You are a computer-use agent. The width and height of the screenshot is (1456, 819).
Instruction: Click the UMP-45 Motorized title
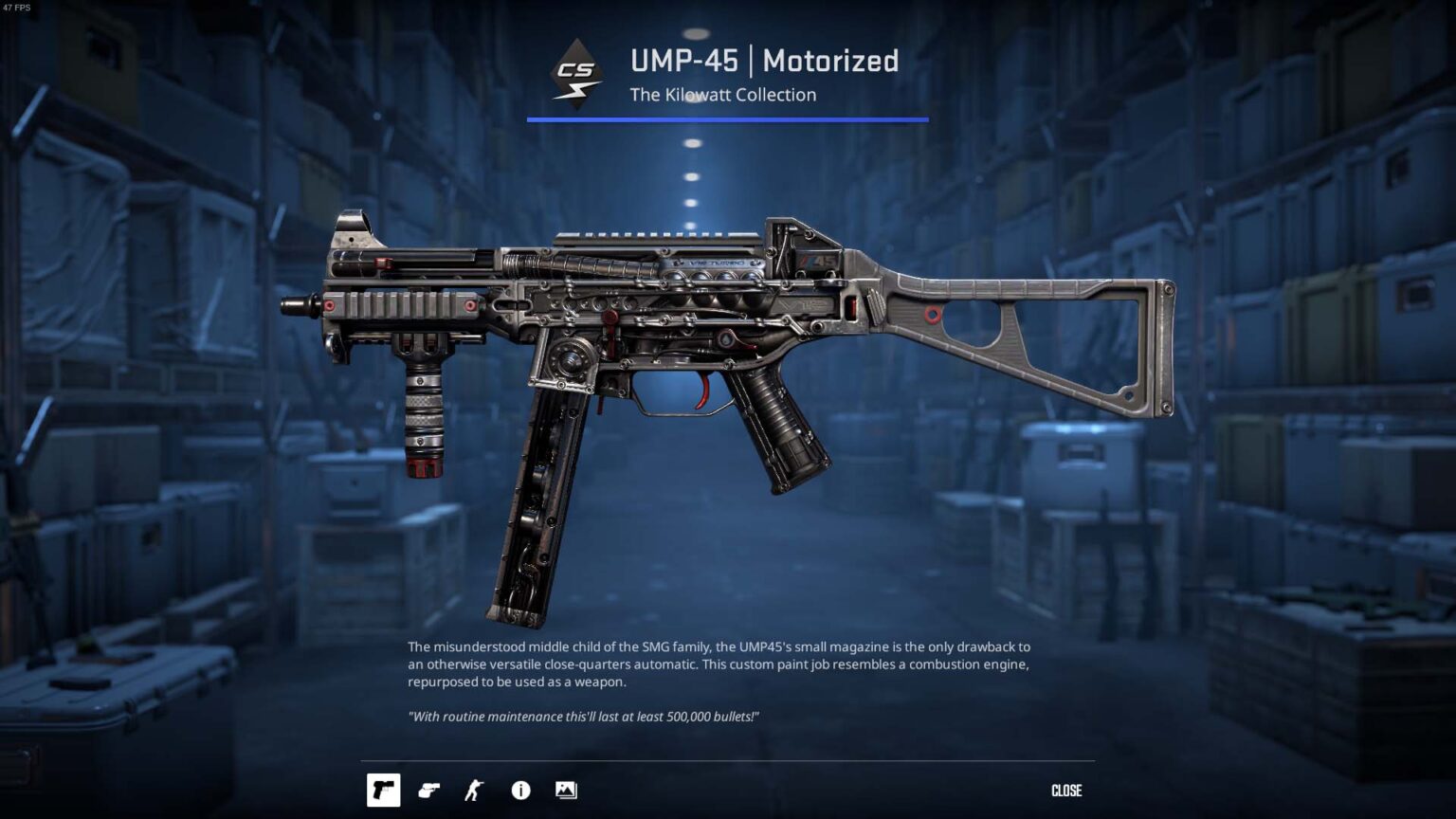[x=764, y=62]
